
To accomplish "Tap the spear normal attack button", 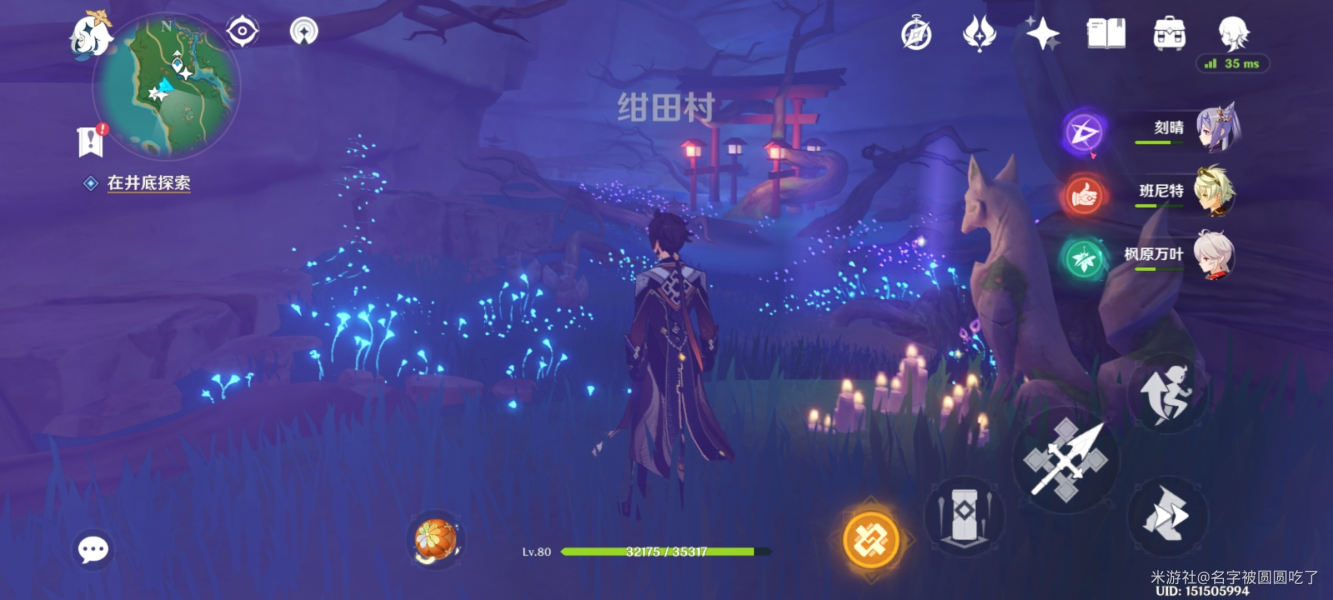I will (1066, 460).
